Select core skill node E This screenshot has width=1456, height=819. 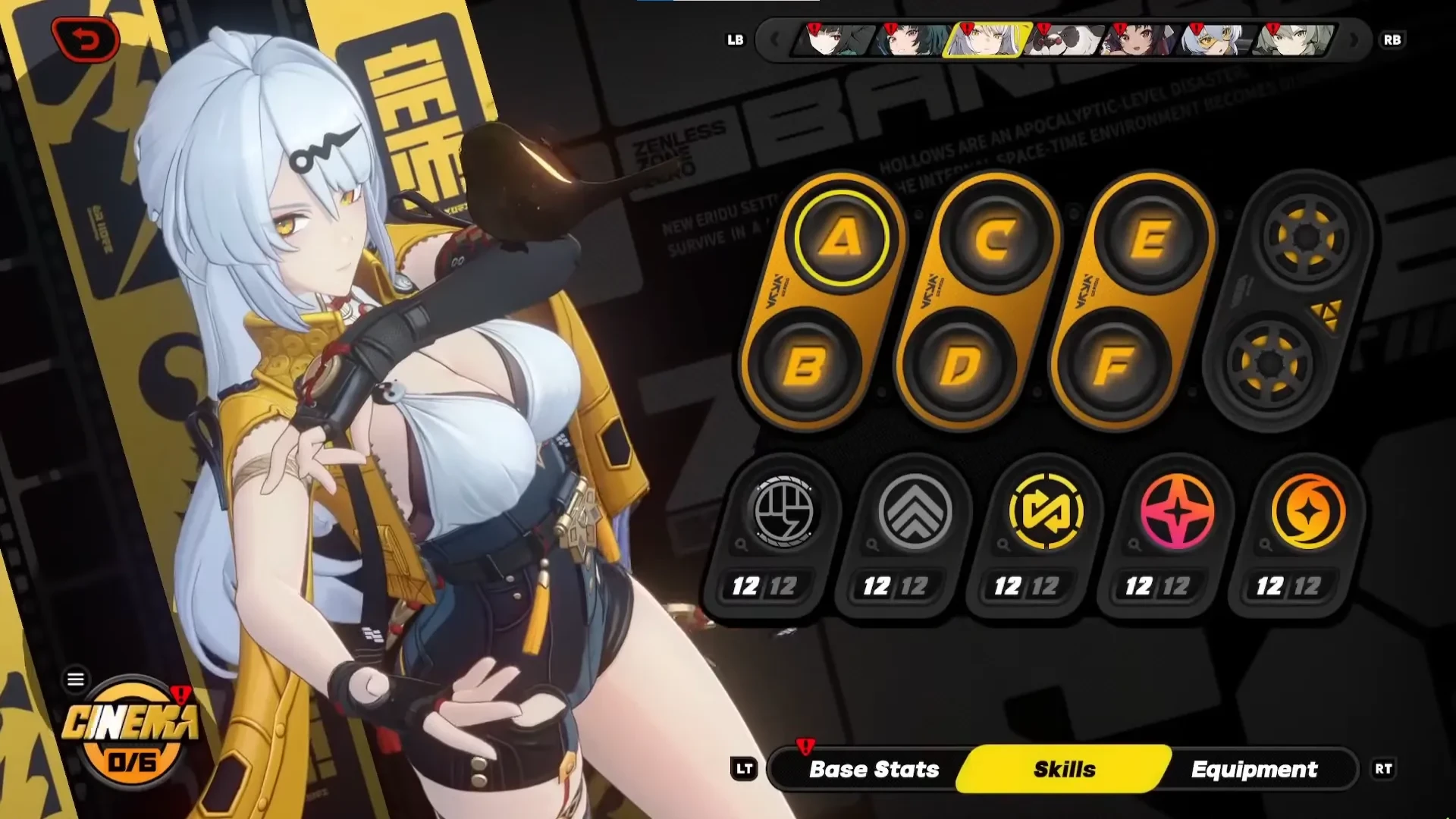click(x=1150, y=240)
